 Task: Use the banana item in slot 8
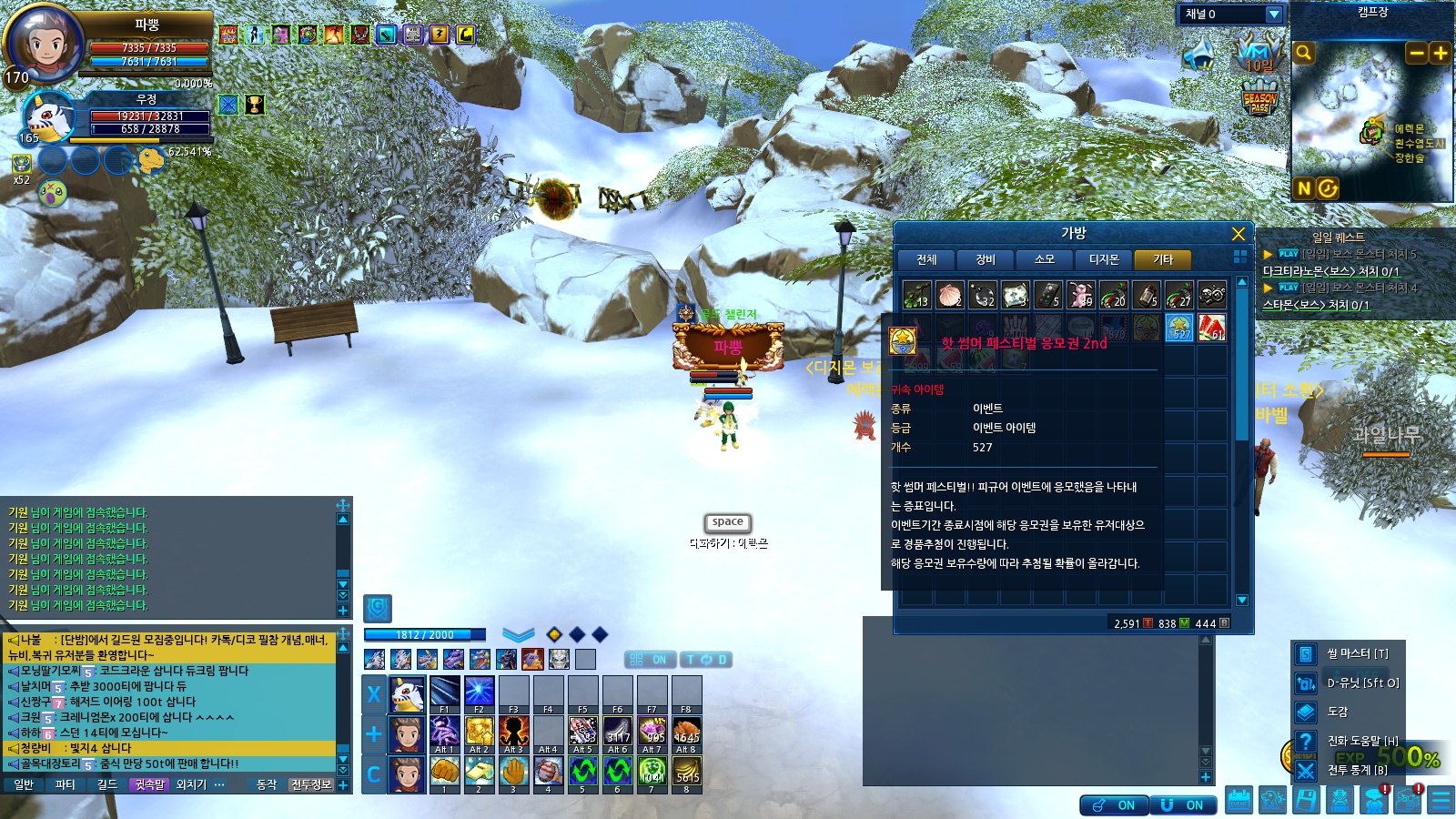(686, 772)
